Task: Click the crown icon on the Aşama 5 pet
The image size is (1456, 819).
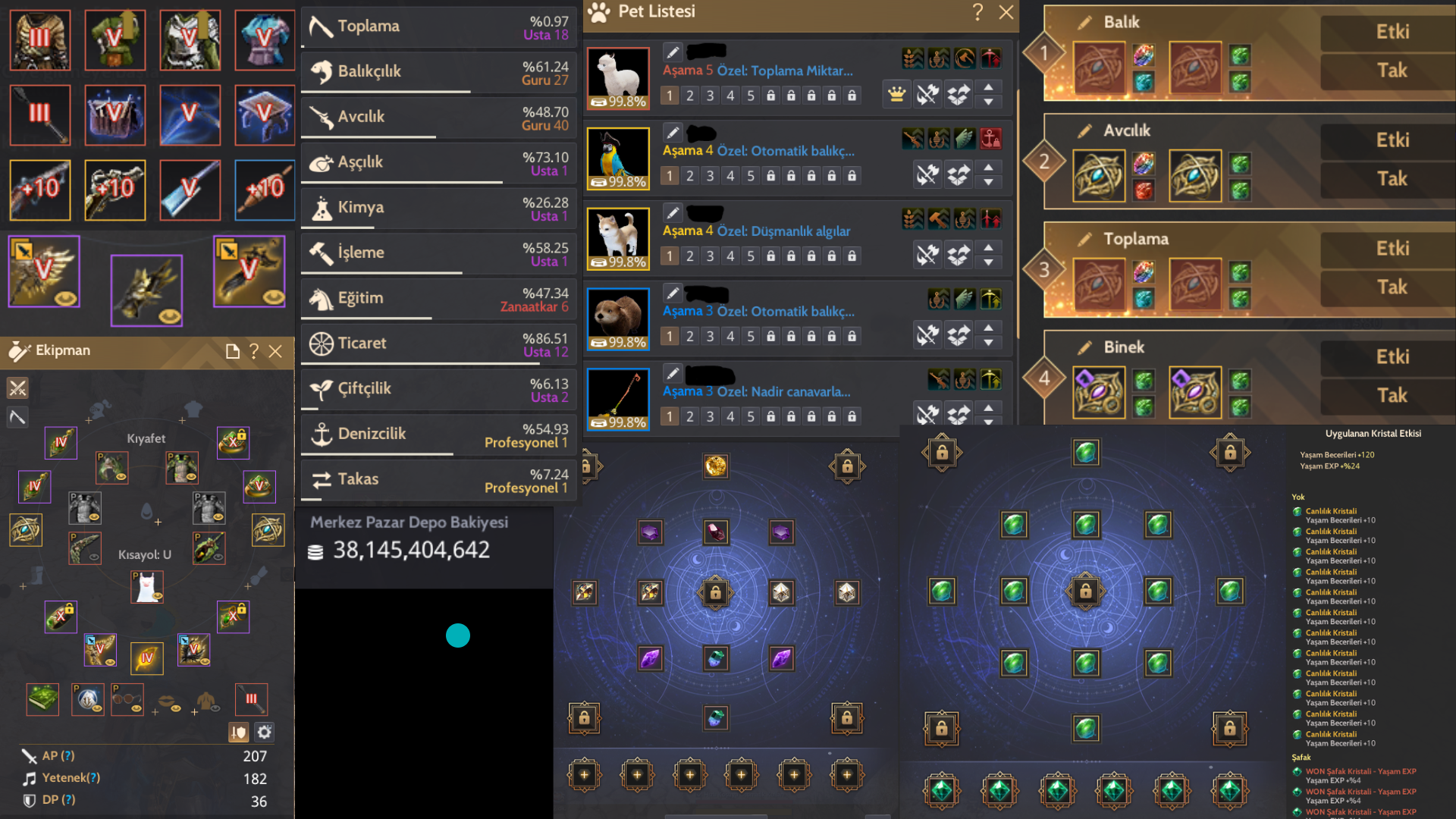Action: pyautogui.click(x=896, y=94)
